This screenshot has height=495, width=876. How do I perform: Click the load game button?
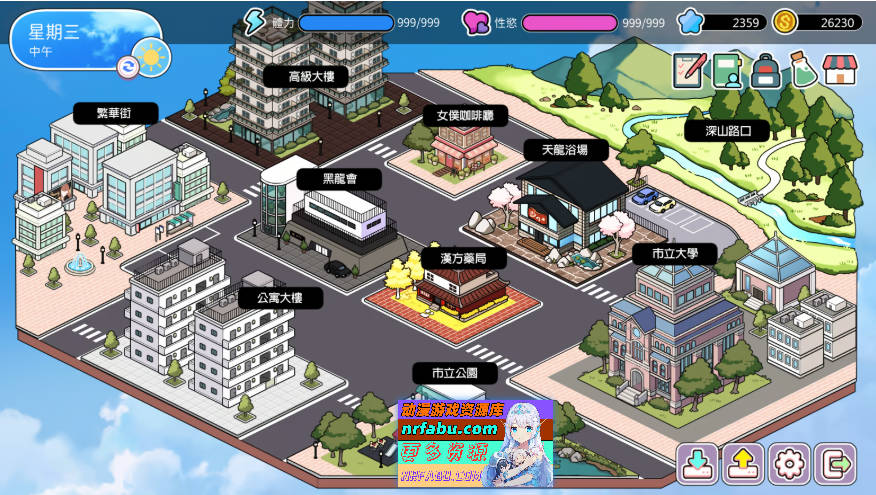(743, 464)
